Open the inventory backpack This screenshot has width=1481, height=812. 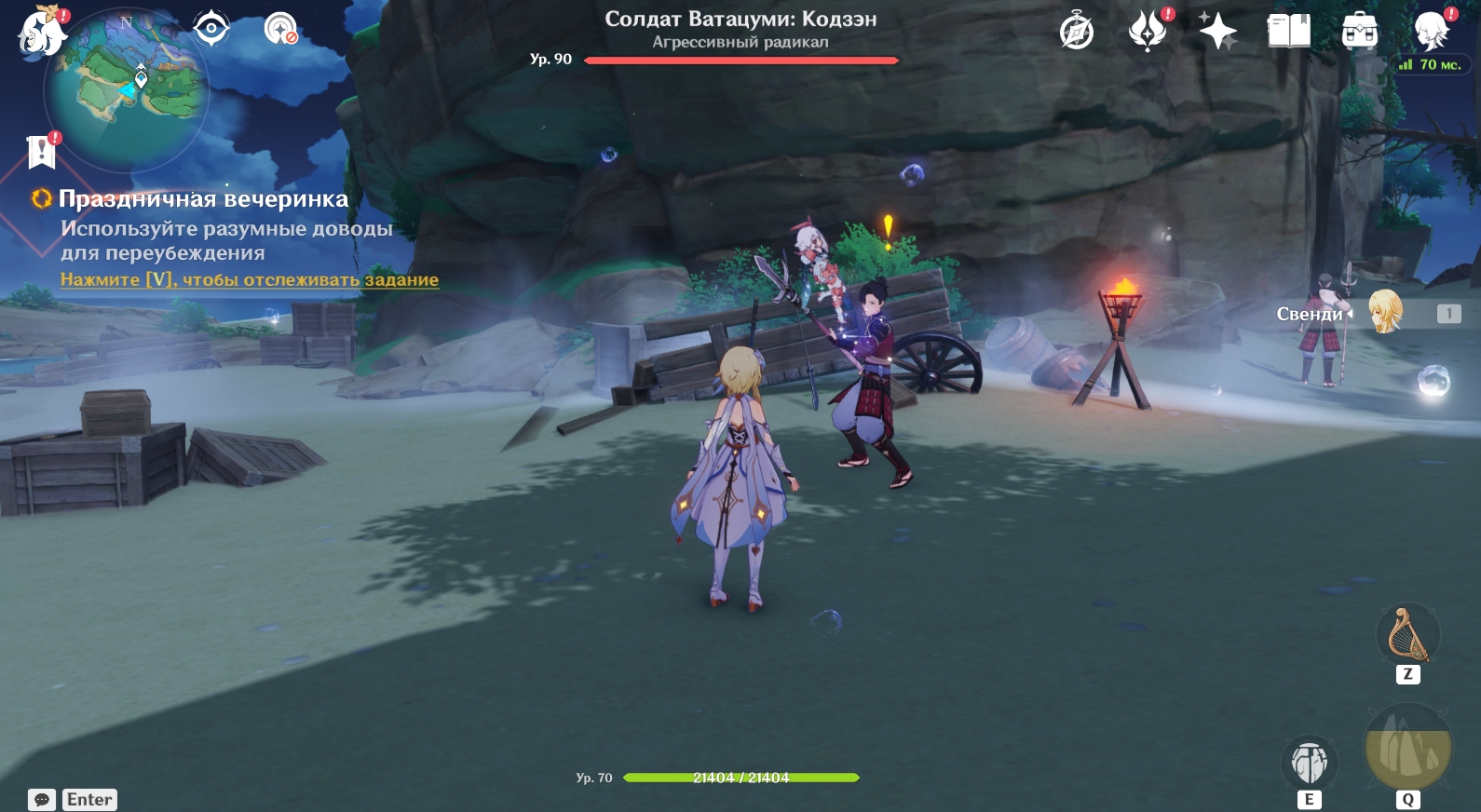click(x=1360, y=32)
